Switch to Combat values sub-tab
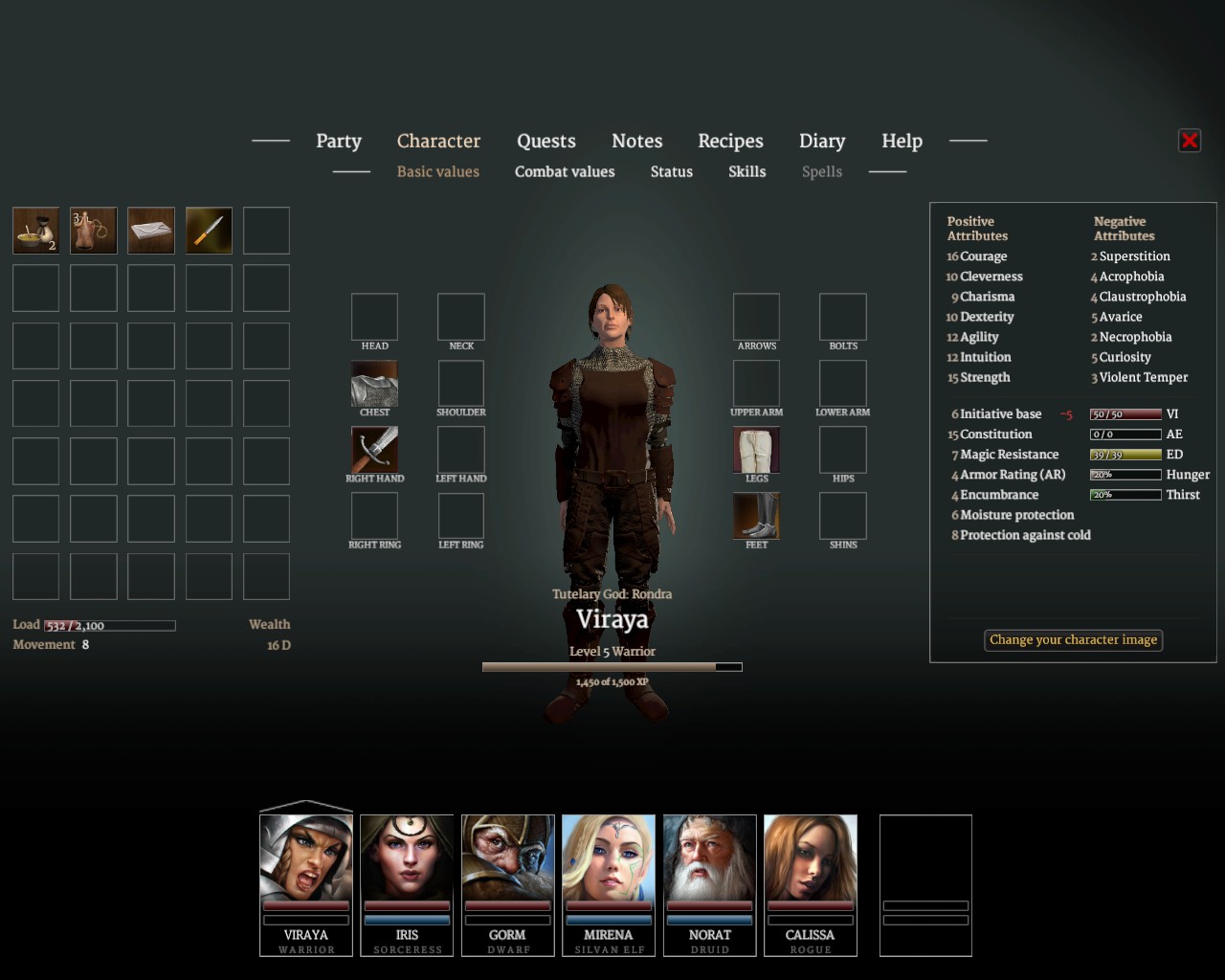1225x980 pixels. pyautogui.click(x=565, y=171)
